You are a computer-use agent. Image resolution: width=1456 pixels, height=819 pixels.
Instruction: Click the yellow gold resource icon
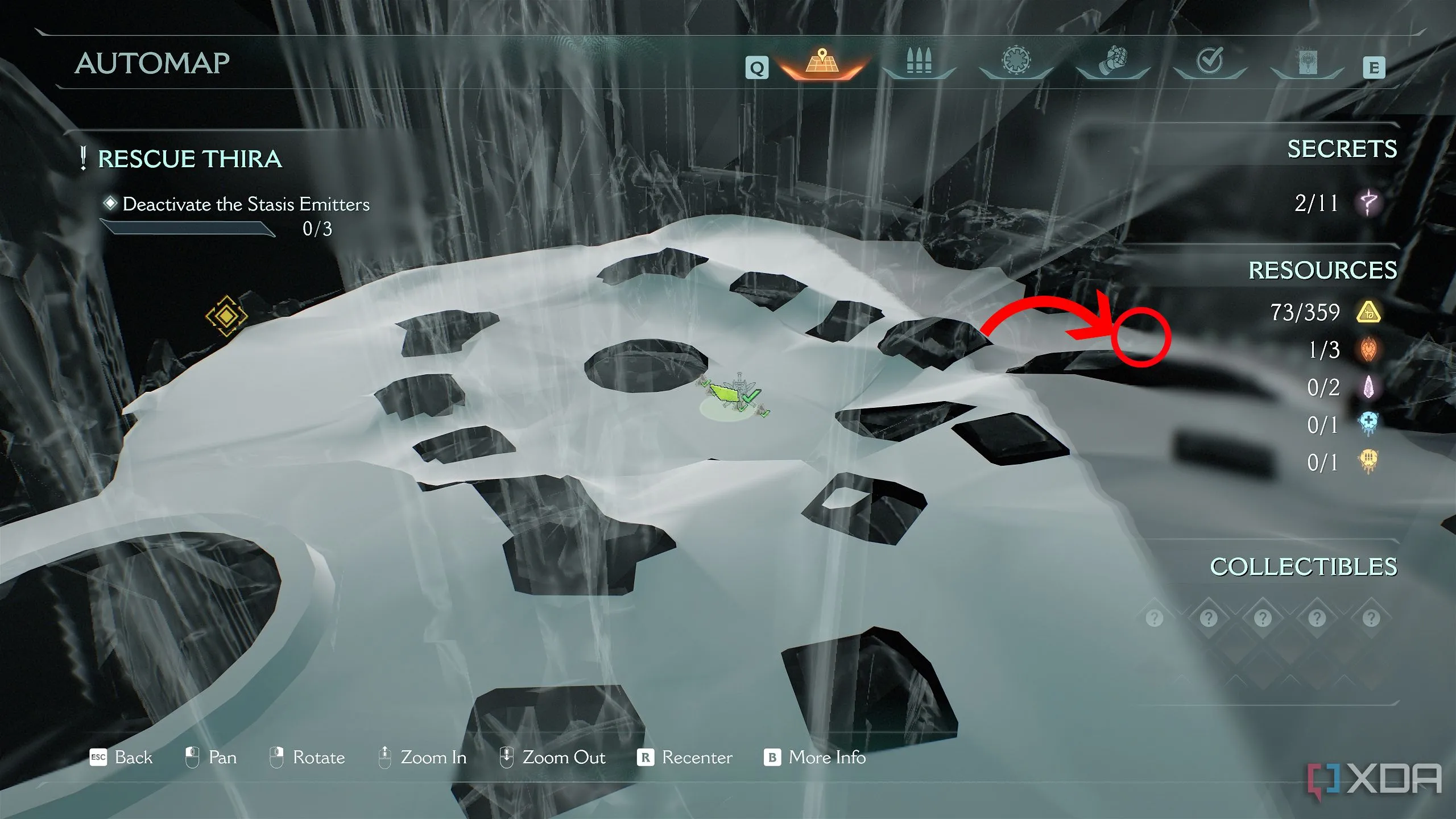tap(1368, 312)
